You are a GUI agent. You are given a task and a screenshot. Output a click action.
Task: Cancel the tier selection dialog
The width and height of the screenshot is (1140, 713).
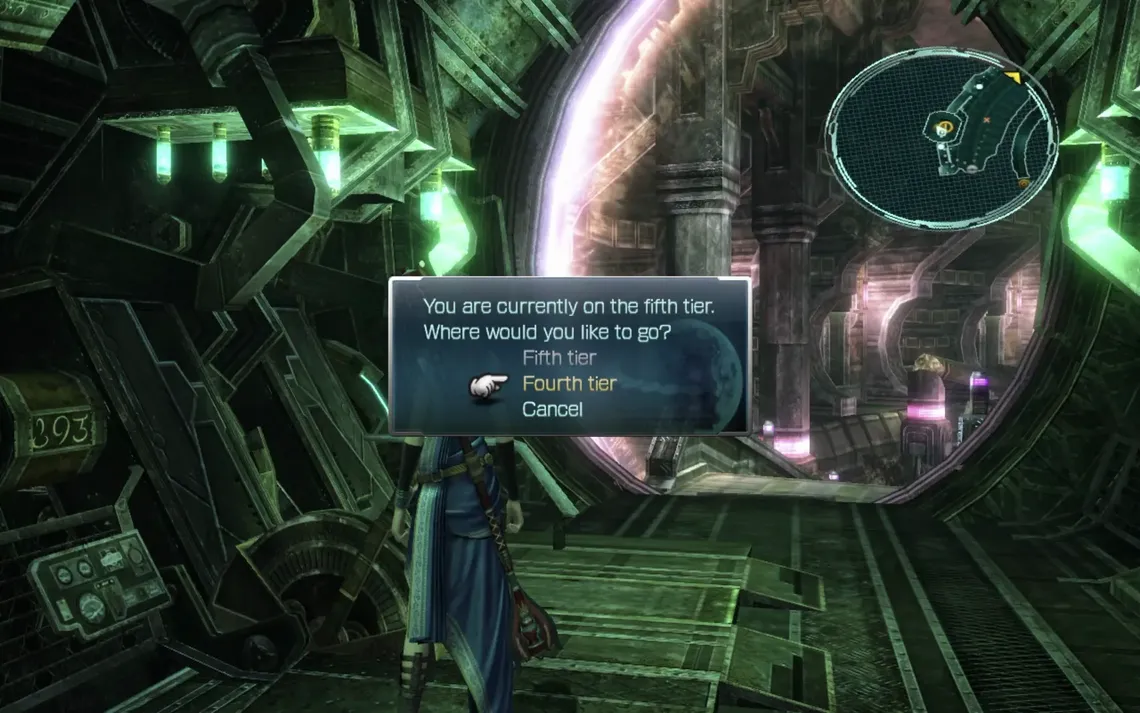552,409
